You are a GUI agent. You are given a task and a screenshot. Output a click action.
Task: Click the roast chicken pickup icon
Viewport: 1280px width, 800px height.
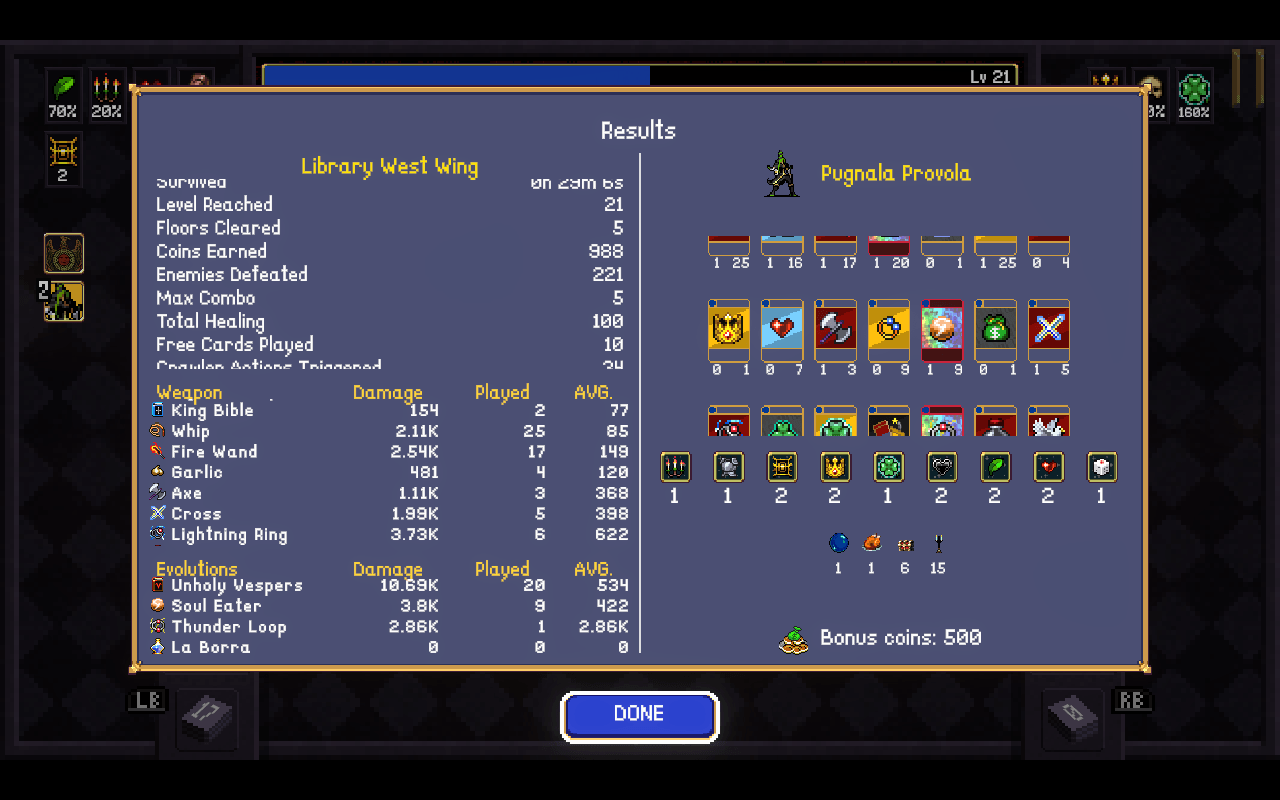pyautogui.click(x=872, y=543)
